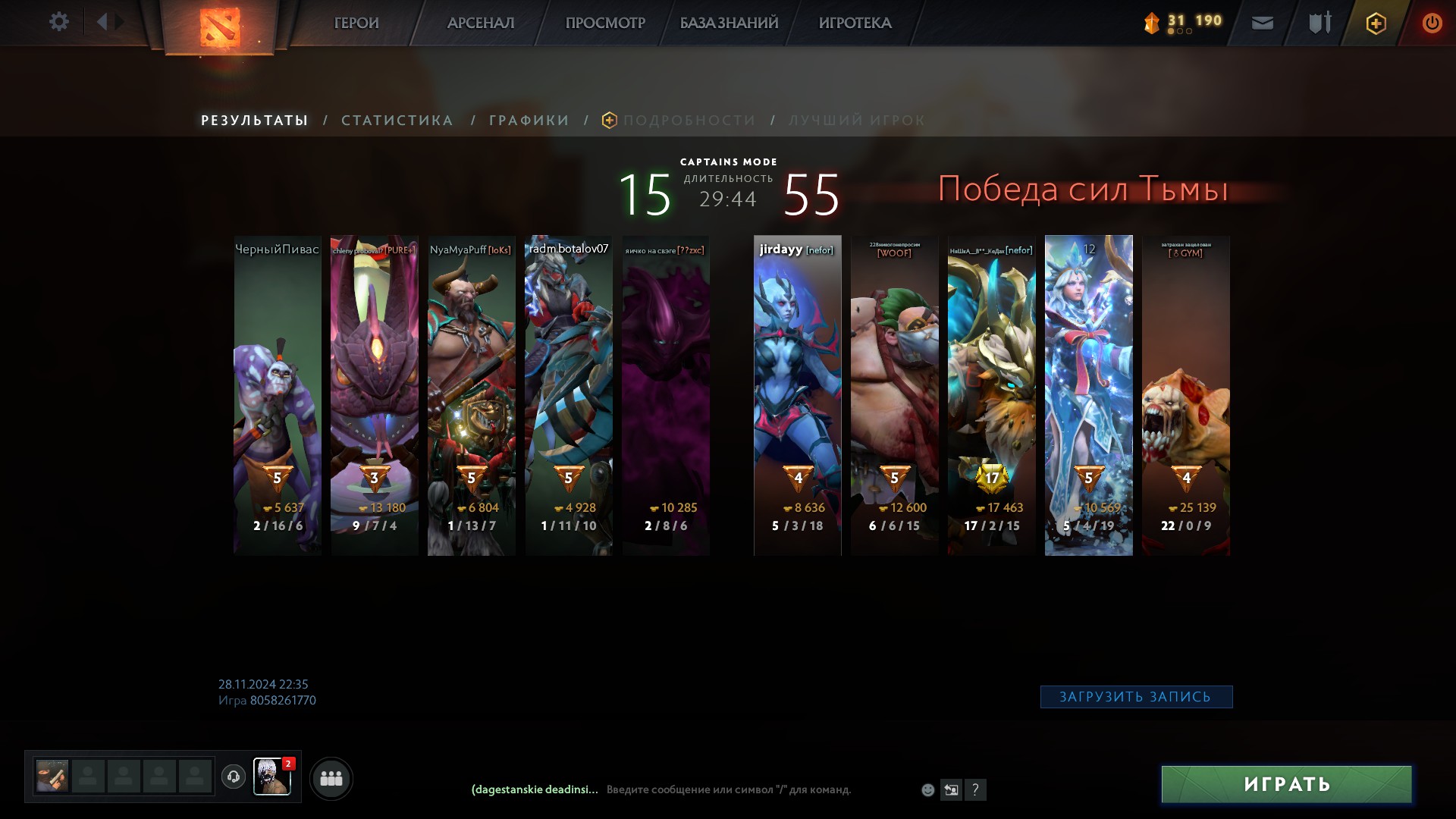Open the ПРОСМОТР menu

click(605, 24)
